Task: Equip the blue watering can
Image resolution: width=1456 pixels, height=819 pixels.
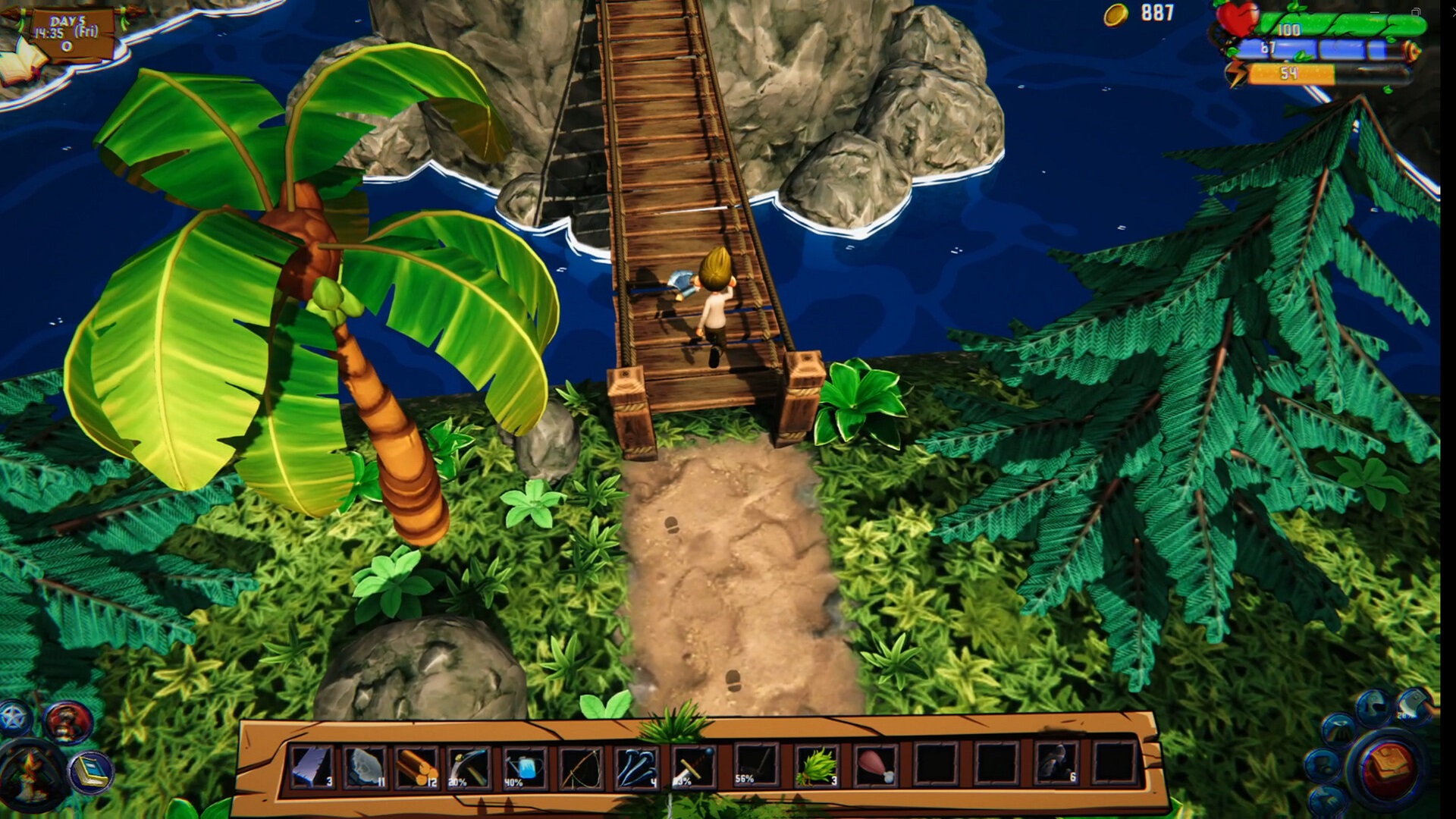Action: coord(525,767)
